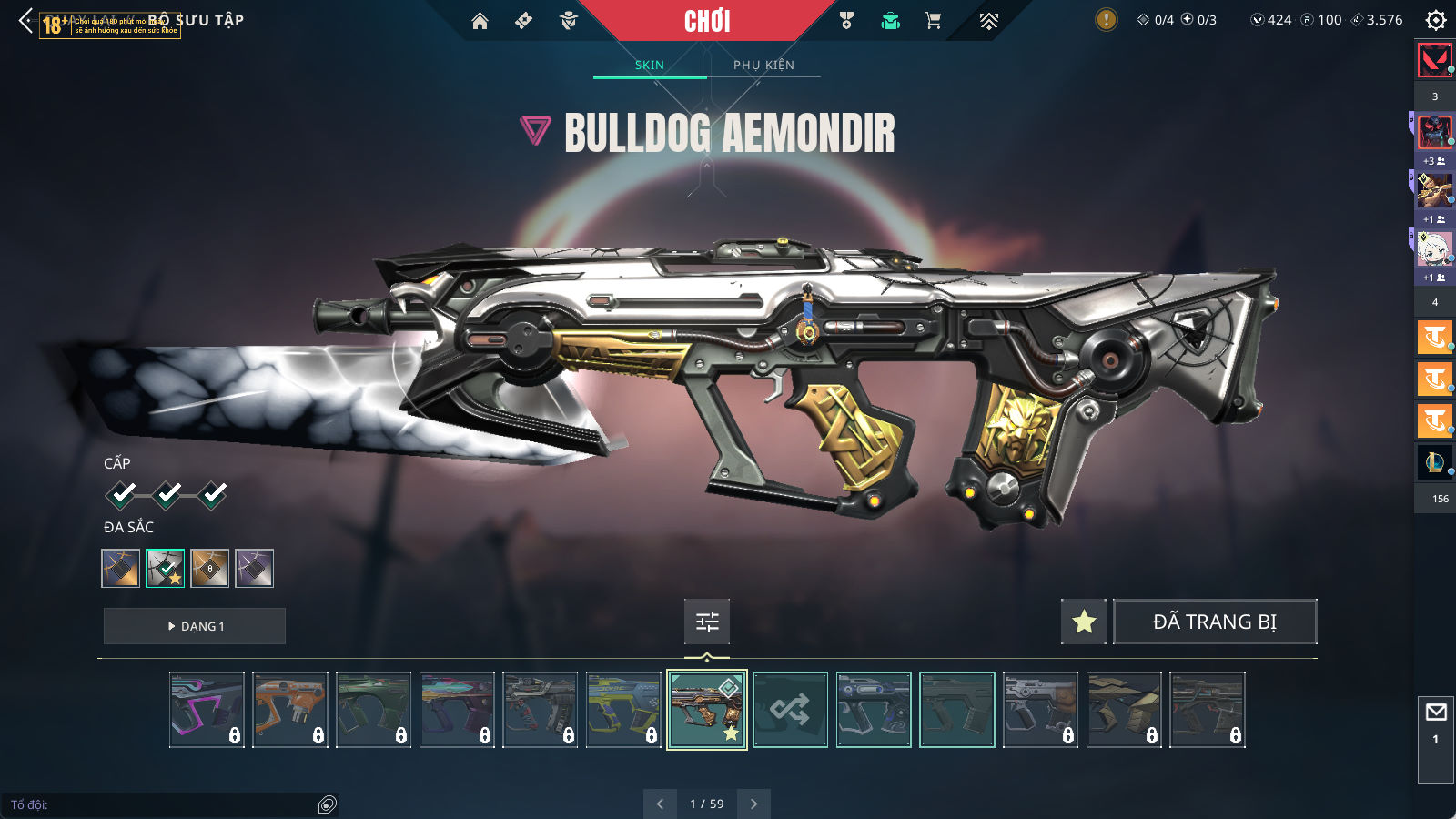Choose the purple chroma swatch
The image size is (1456, 819).
click(x=254, y=569)
